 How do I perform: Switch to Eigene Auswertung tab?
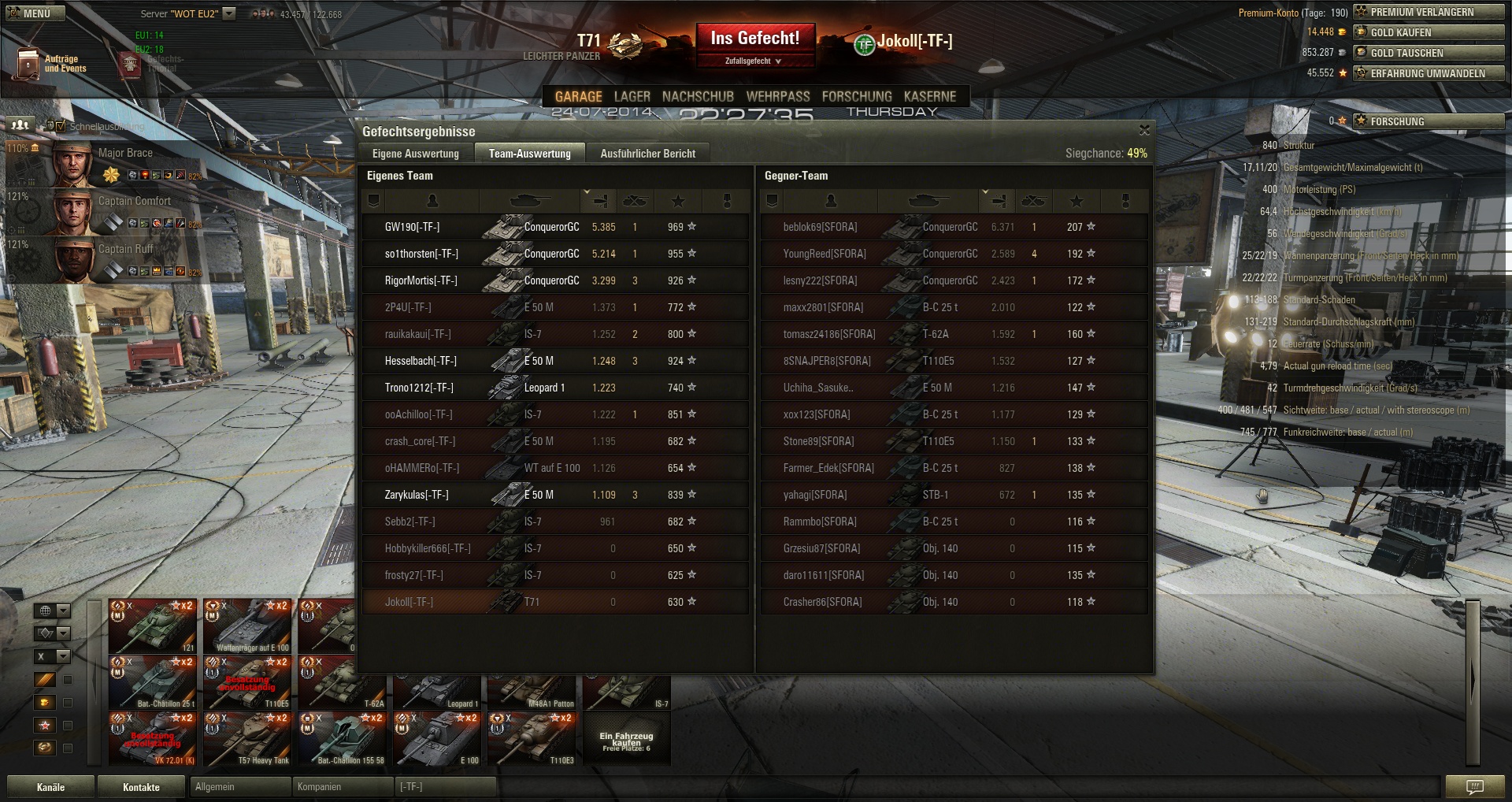pos(415,154)
